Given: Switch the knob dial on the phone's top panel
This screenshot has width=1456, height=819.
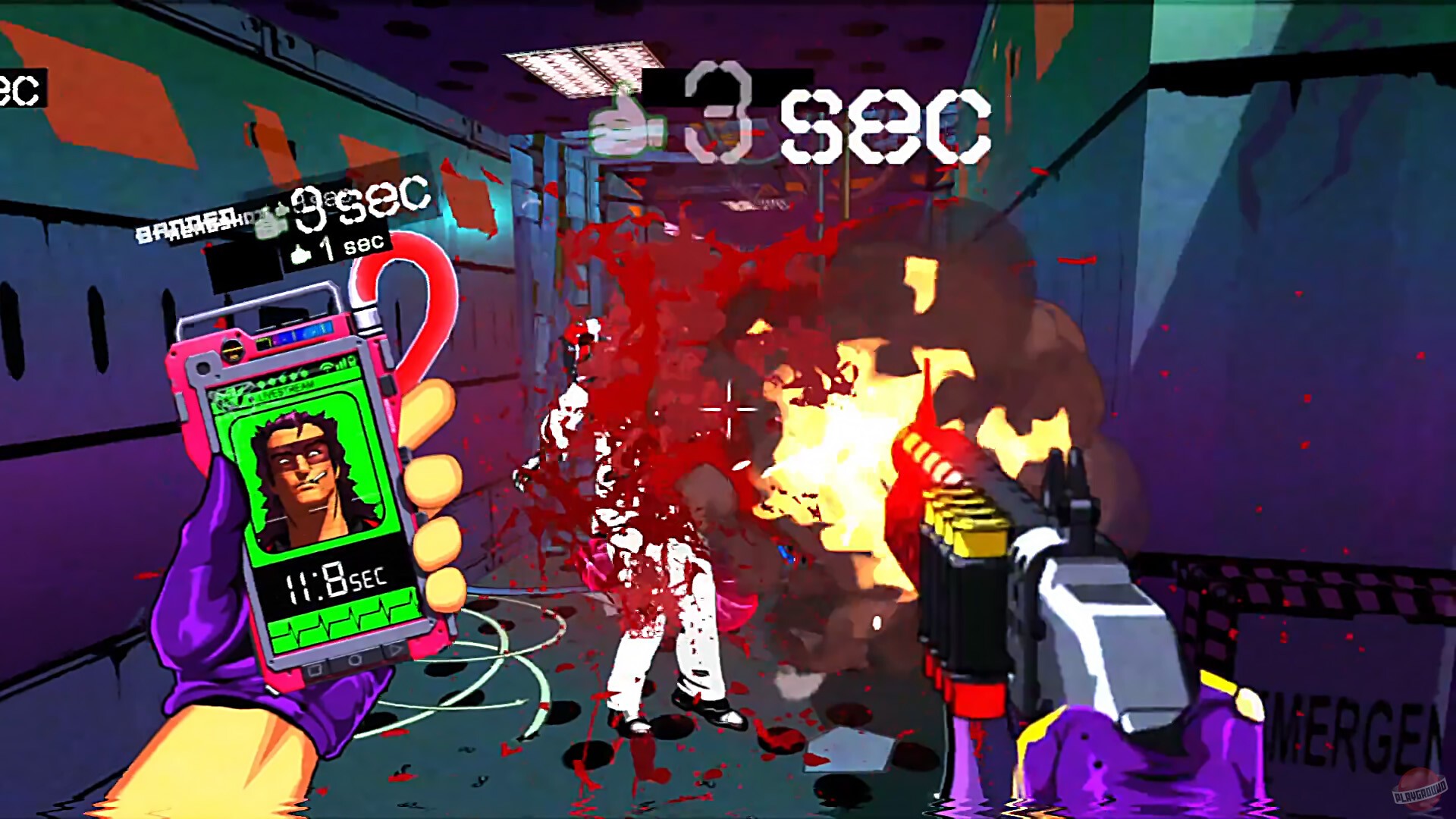Looking at the screenshot, I should 232,349.
